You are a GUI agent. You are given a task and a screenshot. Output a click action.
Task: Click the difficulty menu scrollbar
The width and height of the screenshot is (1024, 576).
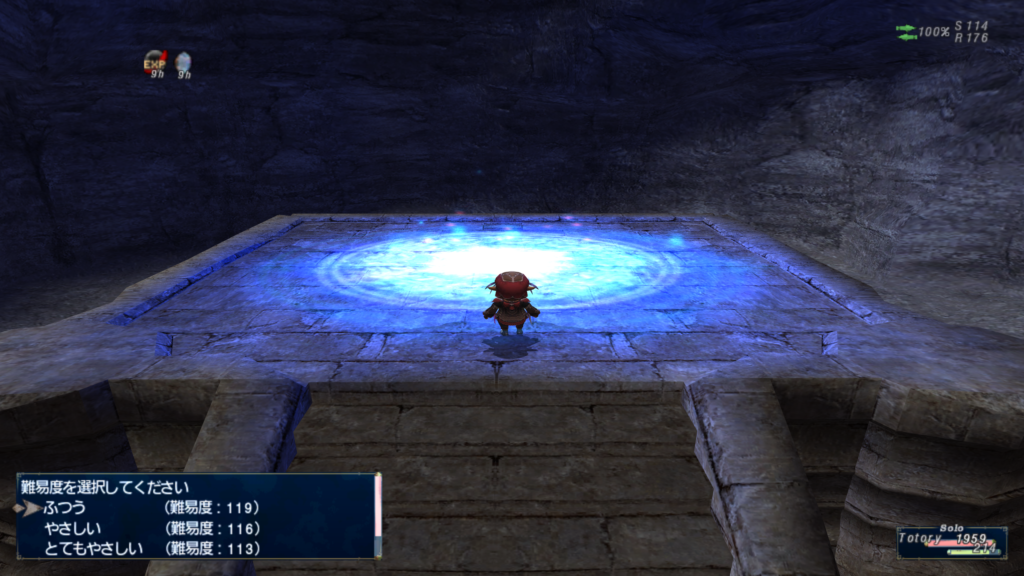pos(378,516)
